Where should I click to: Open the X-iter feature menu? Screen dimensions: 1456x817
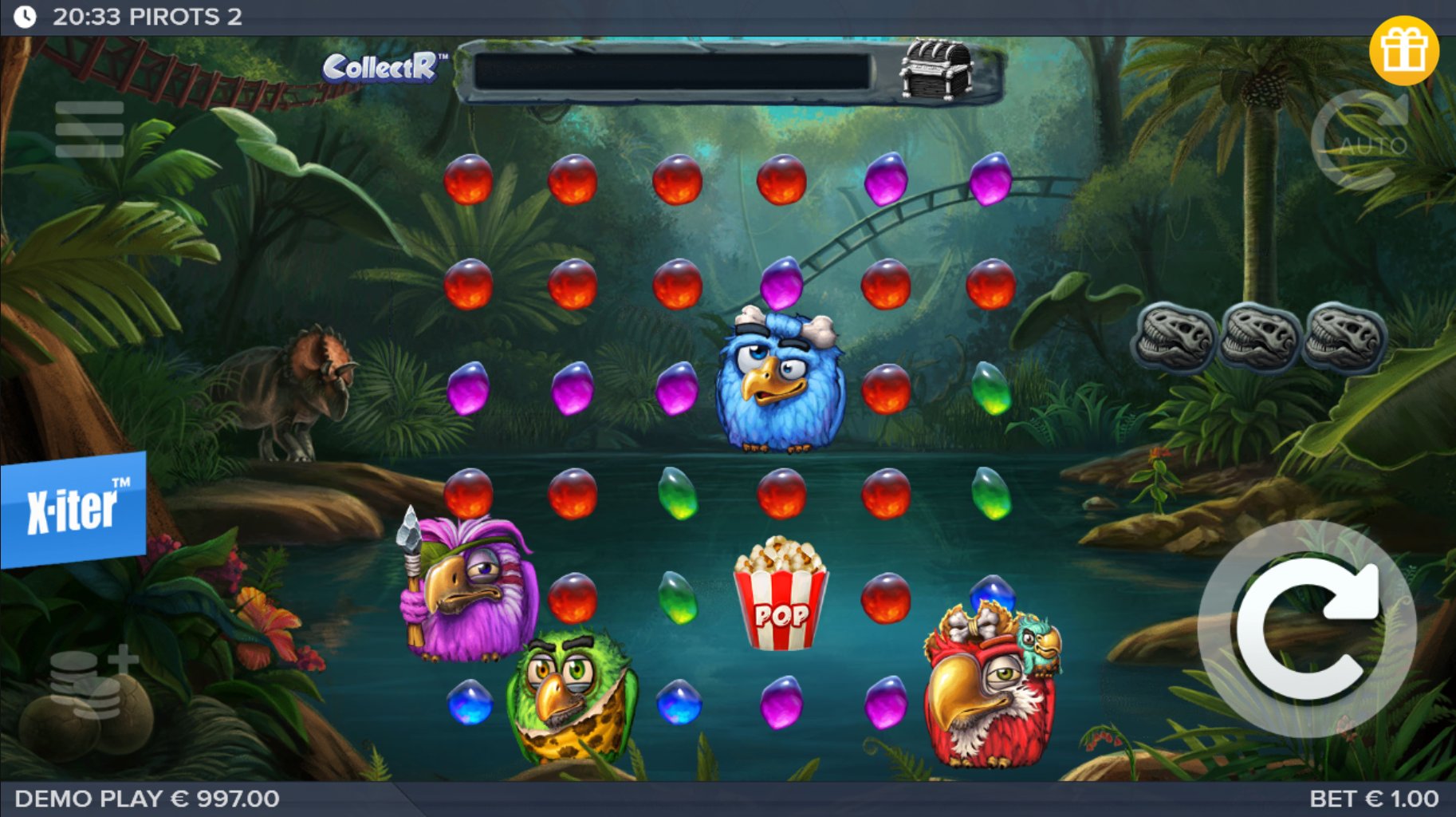73,509
